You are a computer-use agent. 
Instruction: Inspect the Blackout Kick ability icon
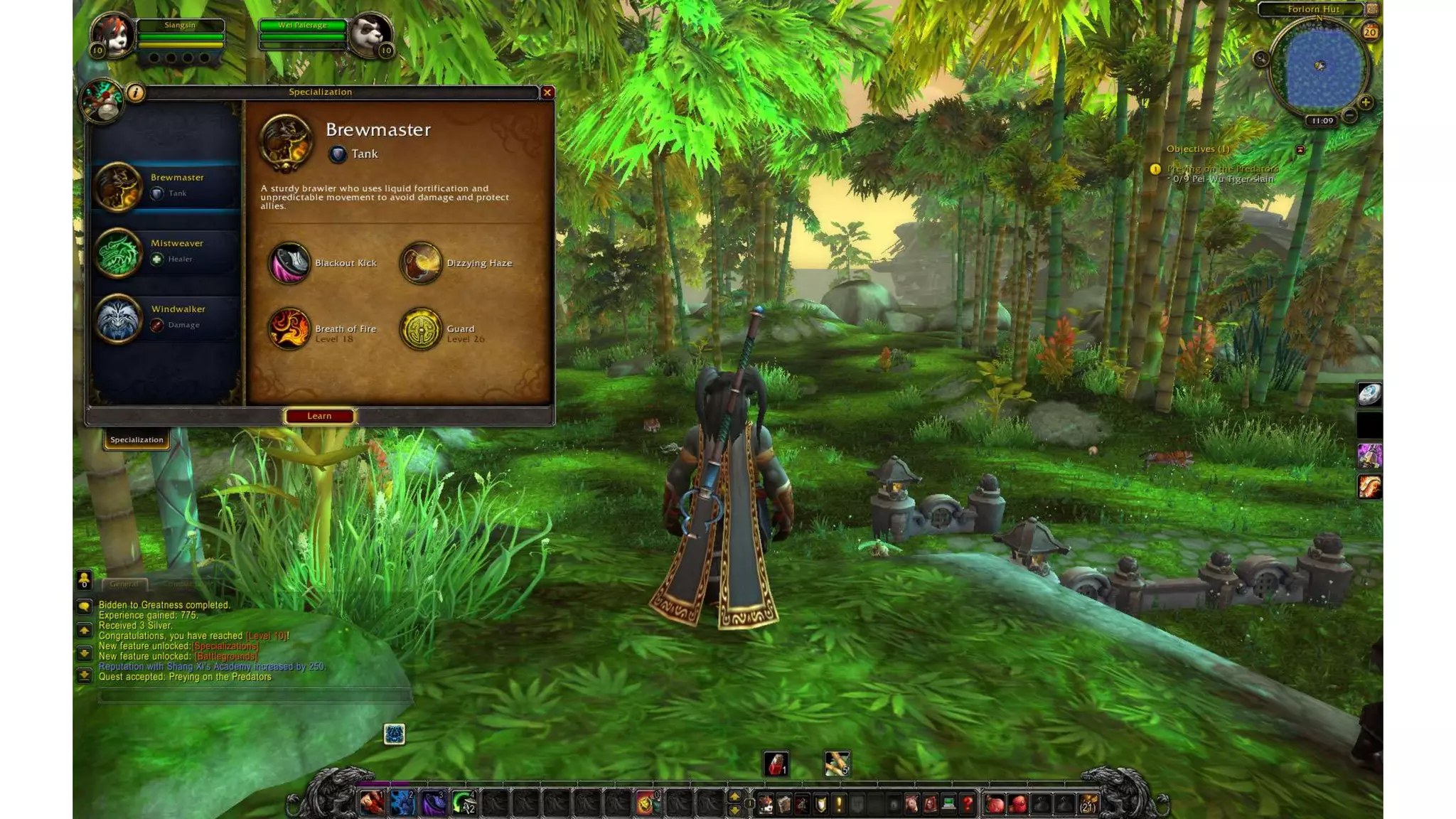(289, 263)
